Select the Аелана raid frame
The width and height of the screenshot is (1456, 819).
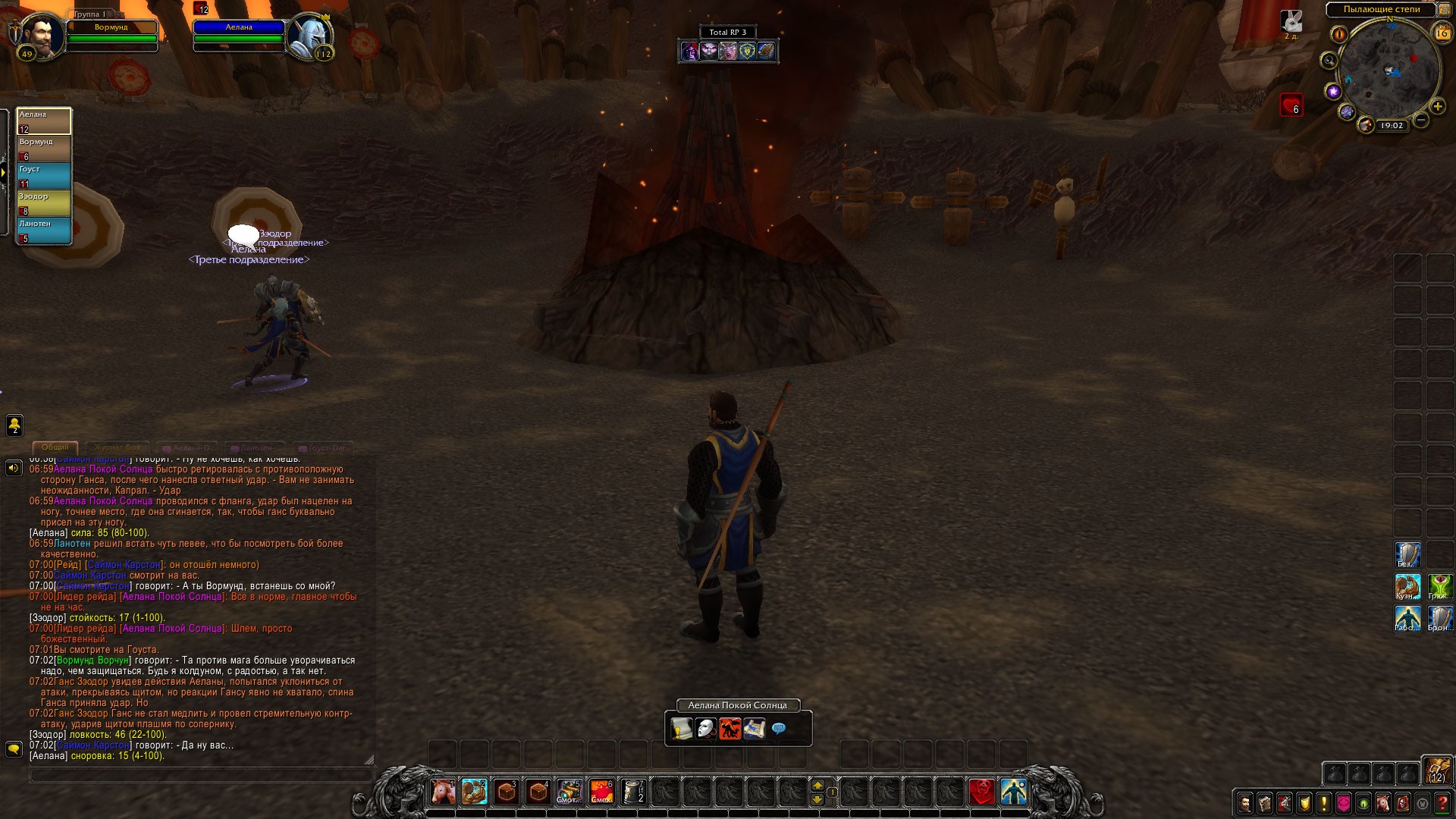(44, 121)
